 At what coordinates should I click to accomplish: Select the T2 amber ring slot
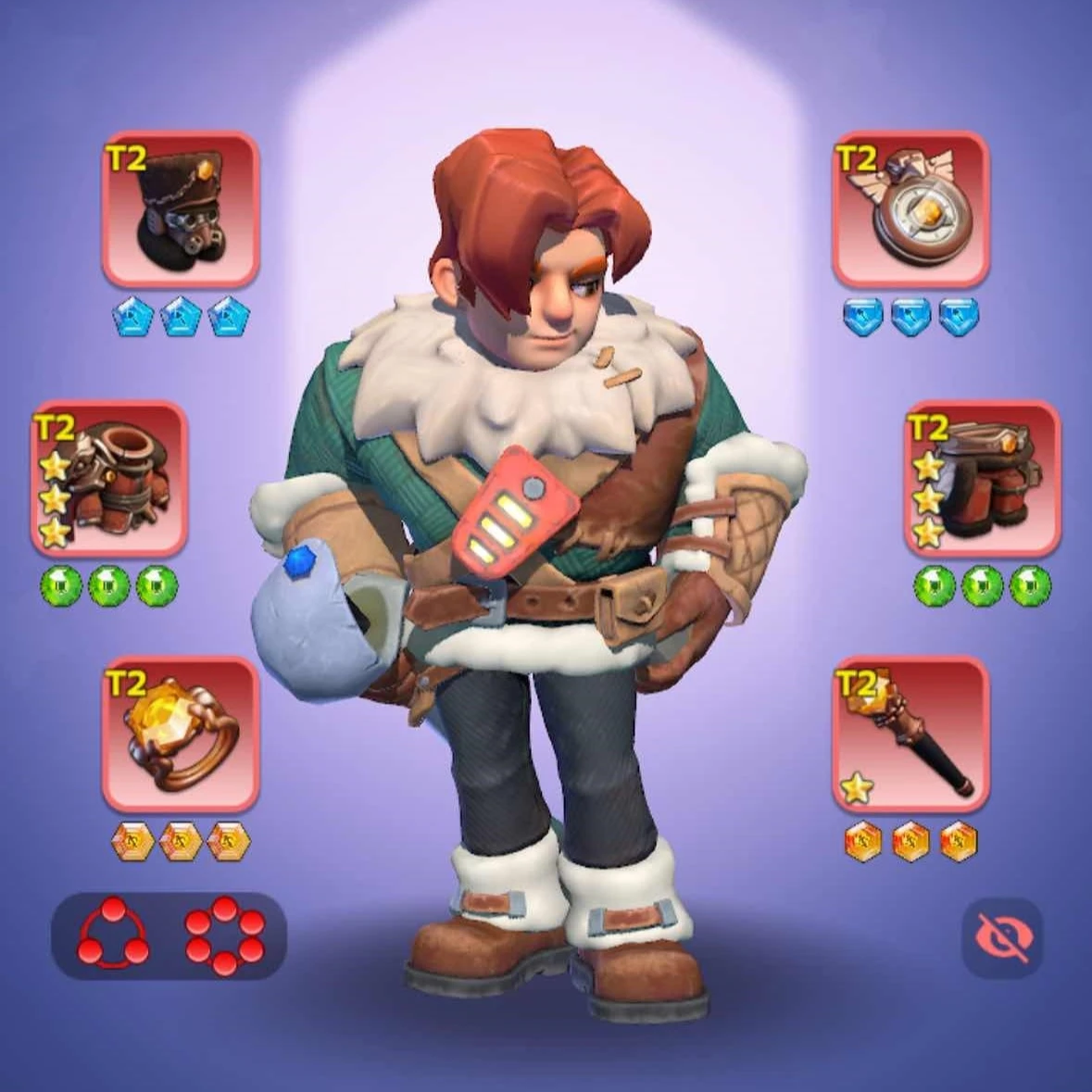180,734
